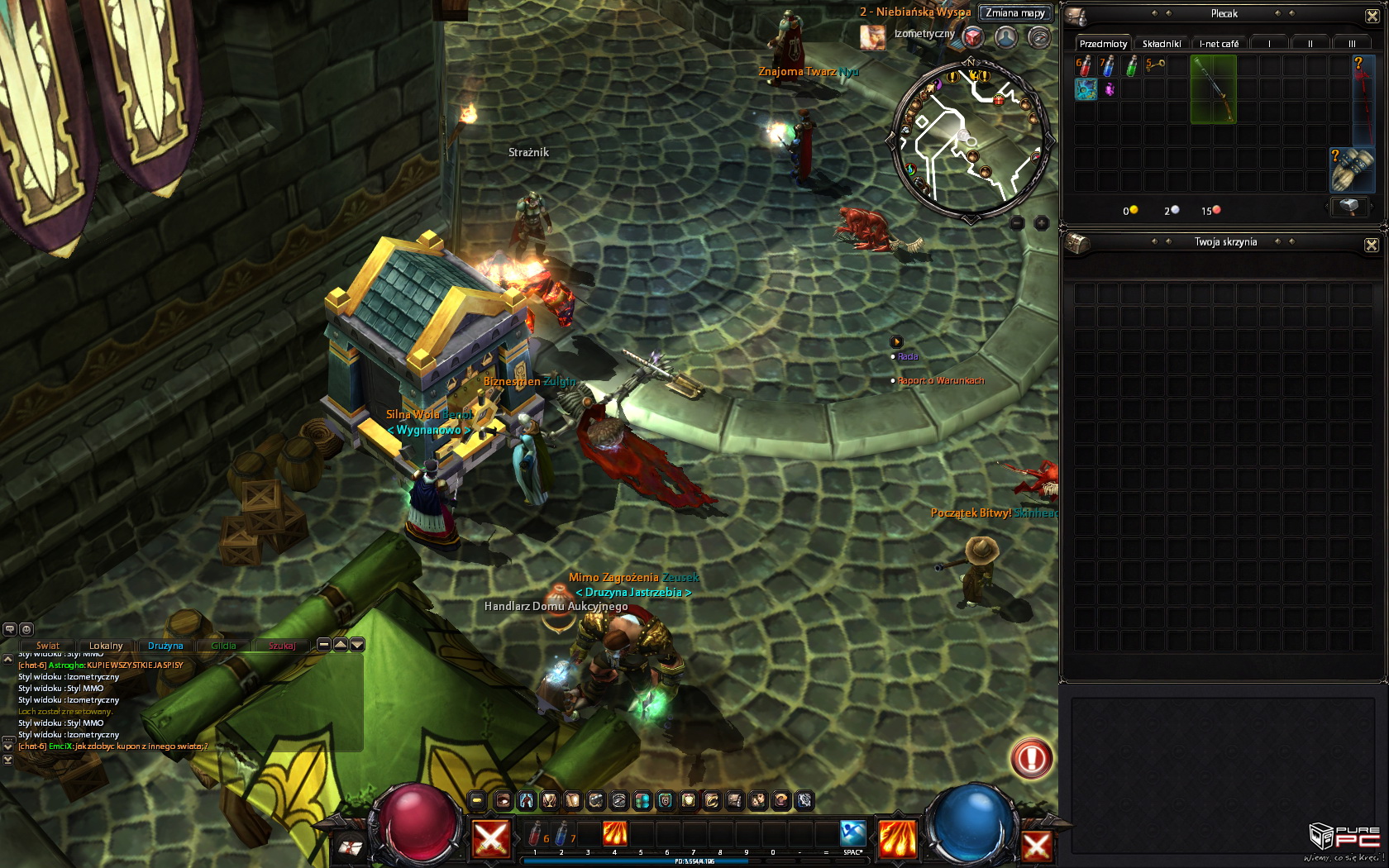1389x868 pixels.
Task: Select the golden key item
Action: tap(1155, 65)
